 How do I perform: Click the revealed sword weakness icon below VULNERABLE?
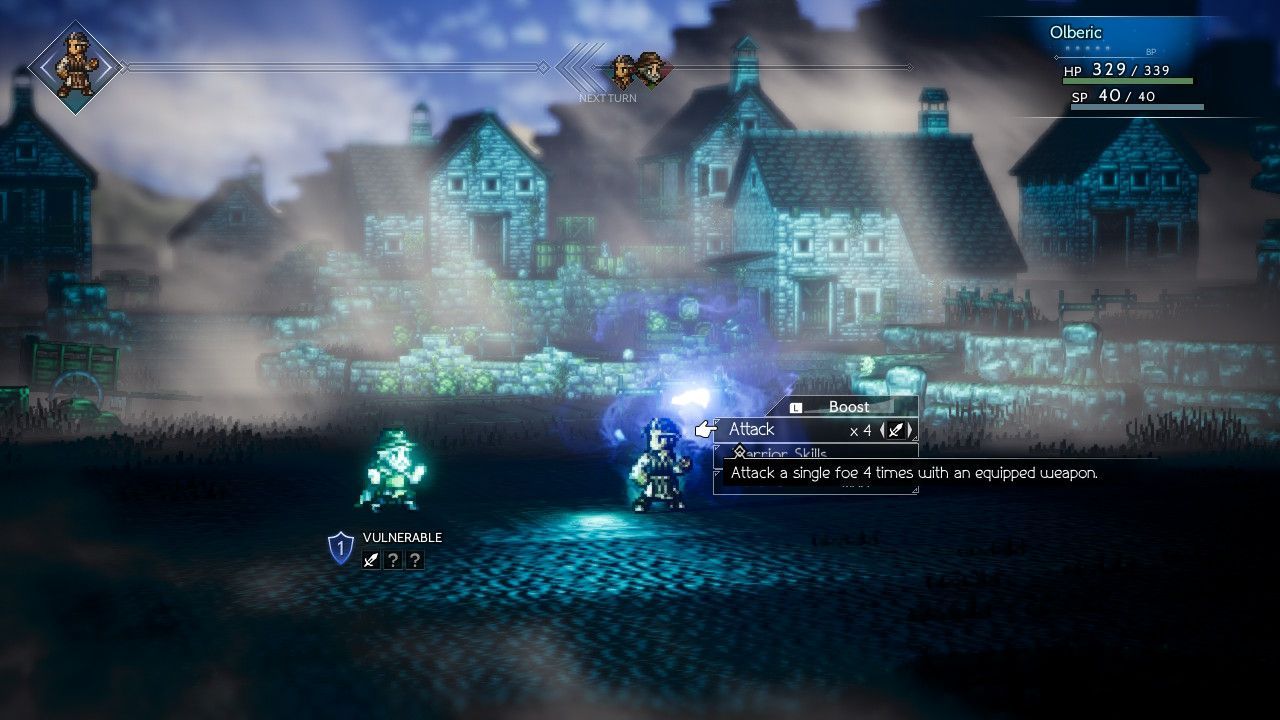[x=371, y=559]
